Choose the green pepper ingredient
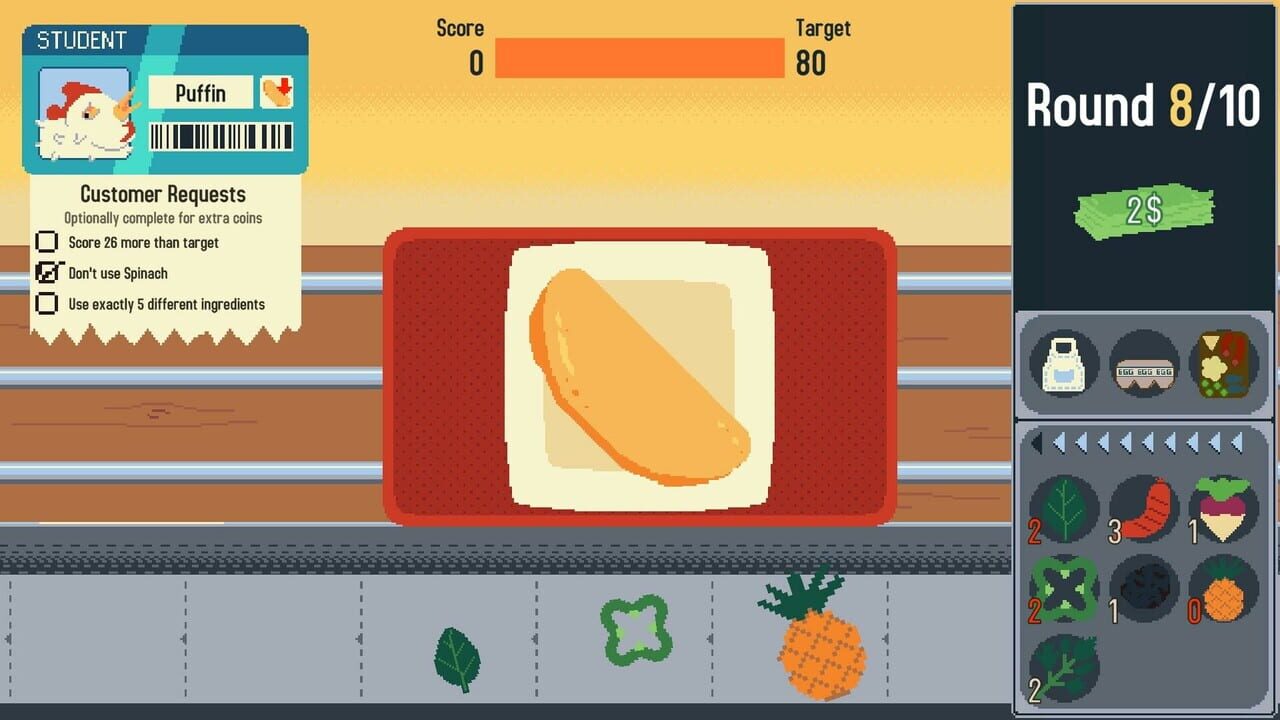This screenshot has width=1280, height=720. (1064, 588)
